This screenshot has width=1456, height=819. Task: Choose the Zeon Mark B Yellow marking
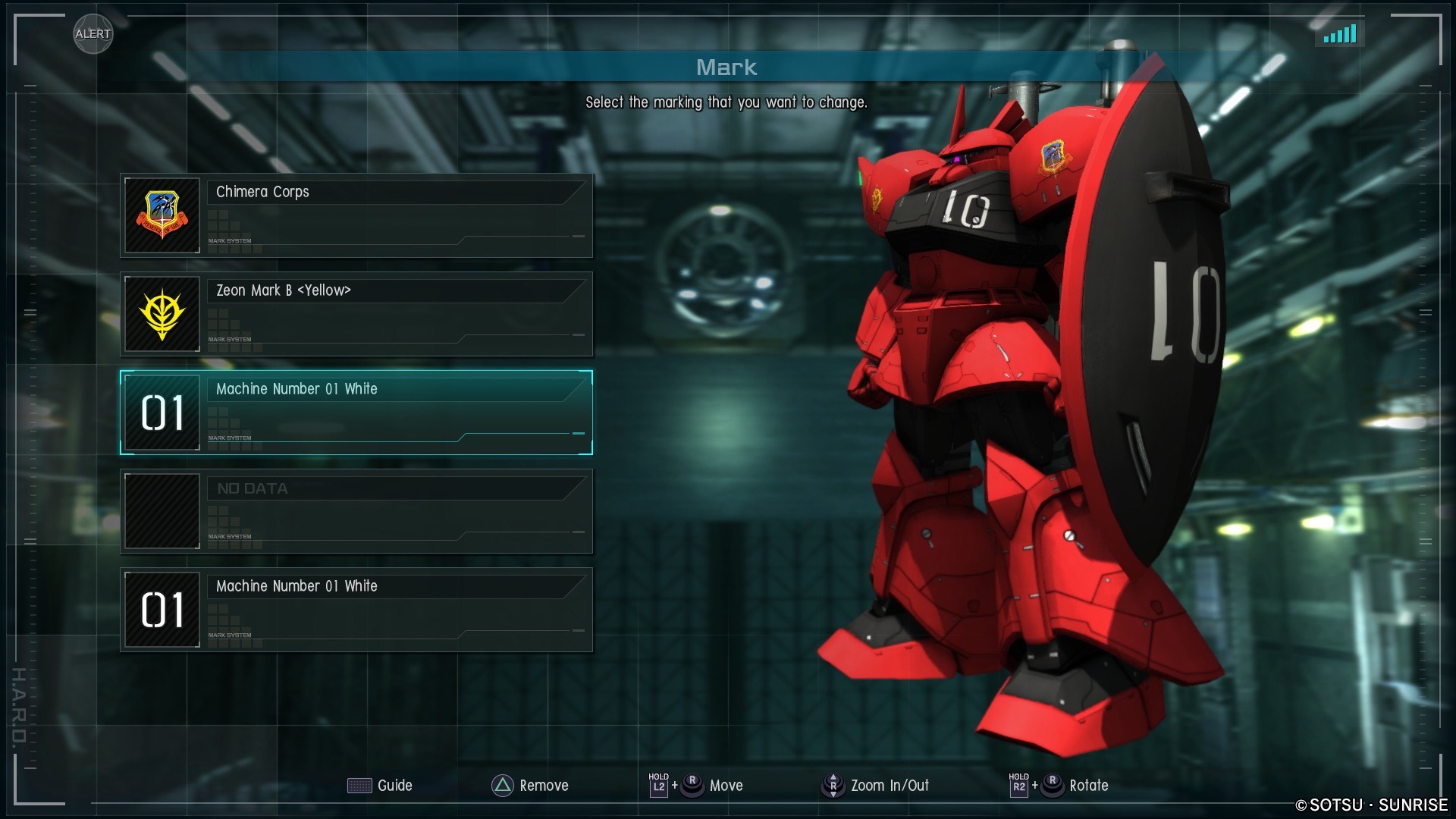click(356, 314)
